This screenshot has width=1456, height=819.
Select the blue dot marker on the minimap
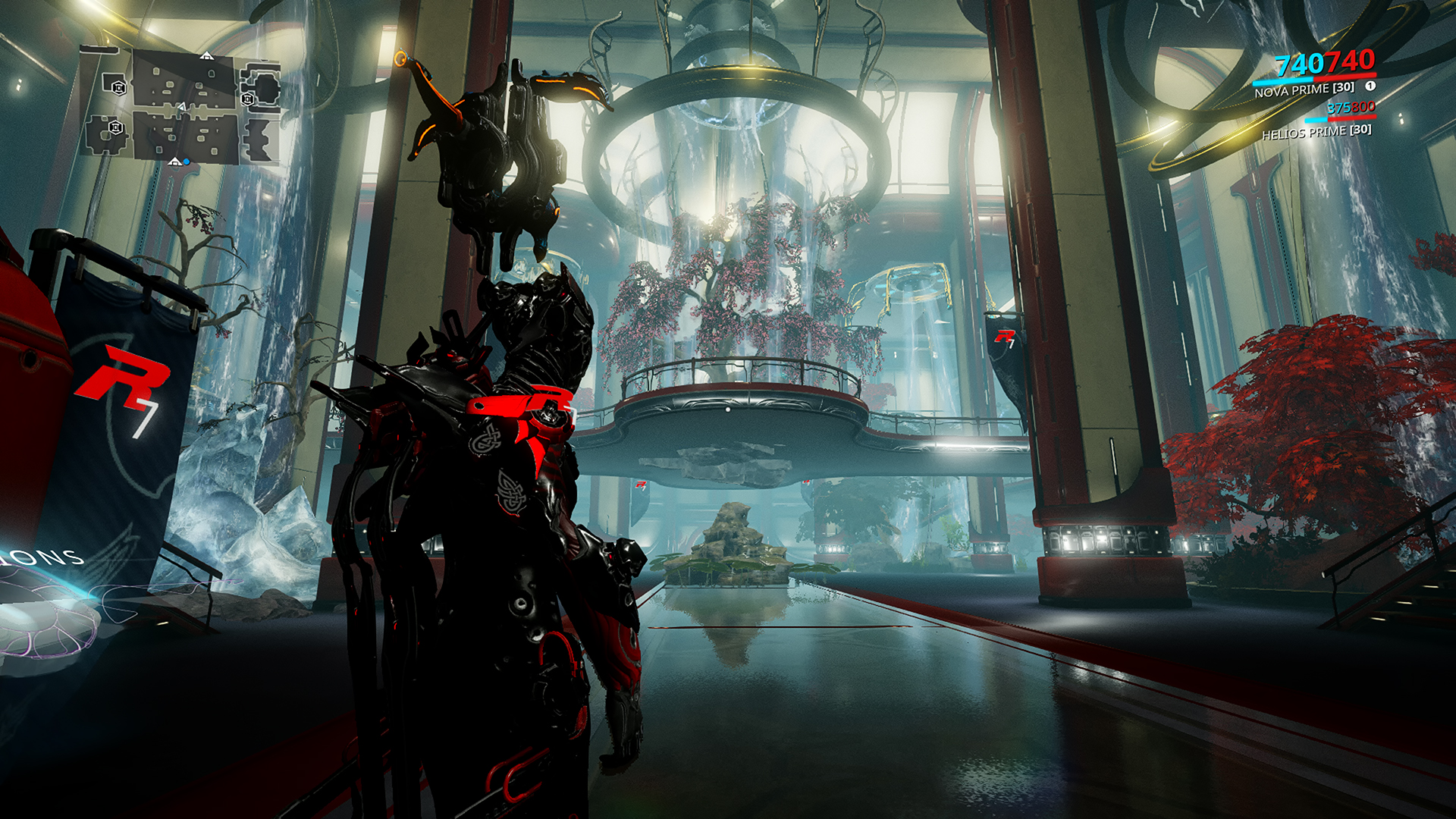point(187,162)
